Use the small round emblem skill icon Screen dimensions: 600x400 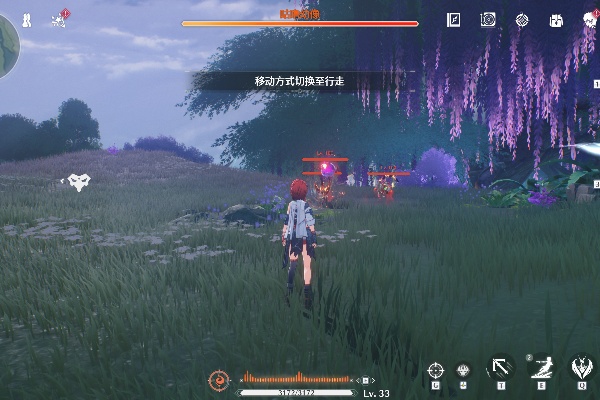(x=464, y=369)
